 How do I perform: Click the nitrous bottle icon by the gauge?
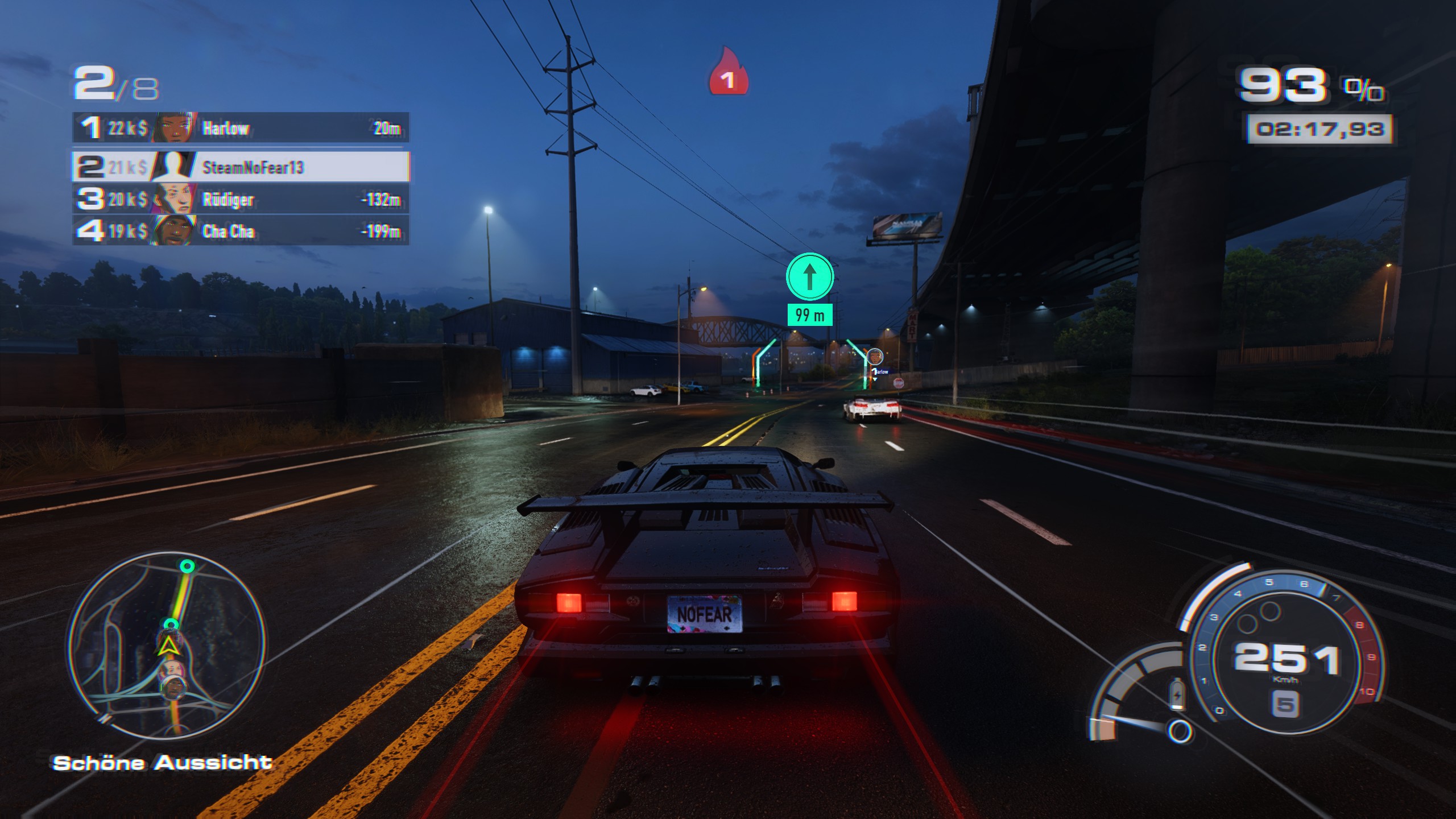click(1176, 695)
